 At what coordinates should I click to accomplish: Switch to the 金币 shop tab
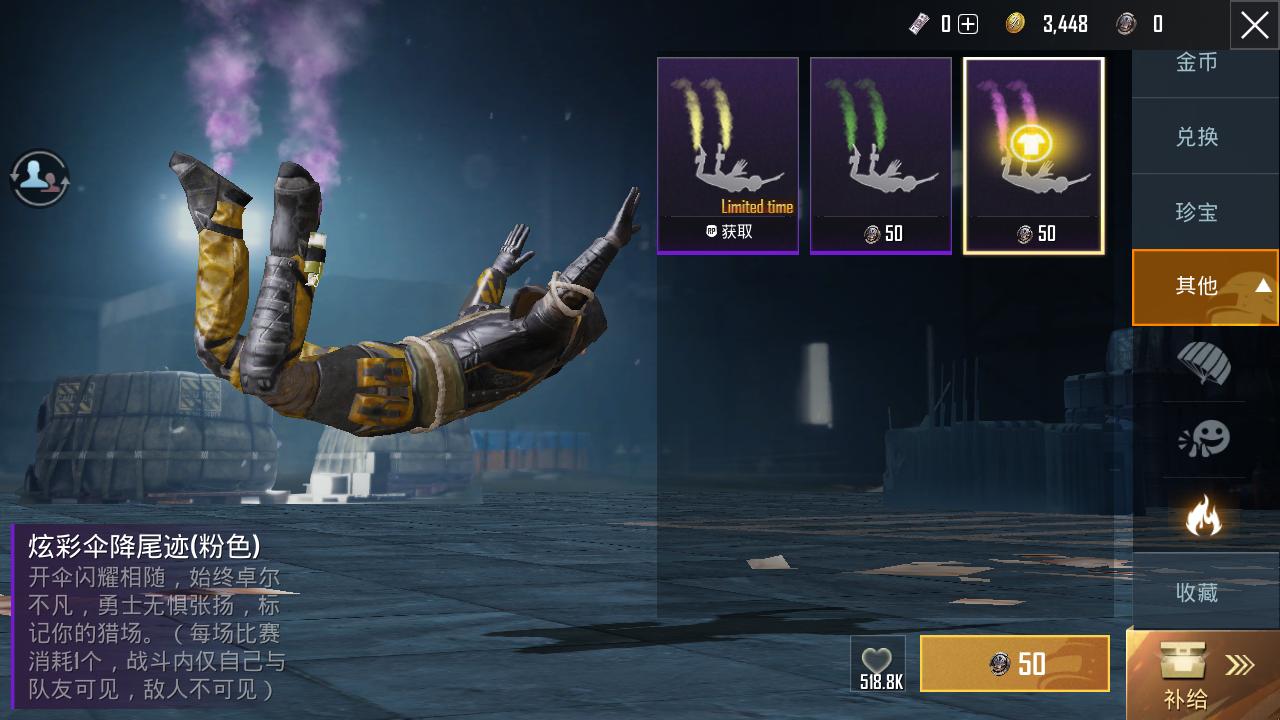coord(1197,63)
